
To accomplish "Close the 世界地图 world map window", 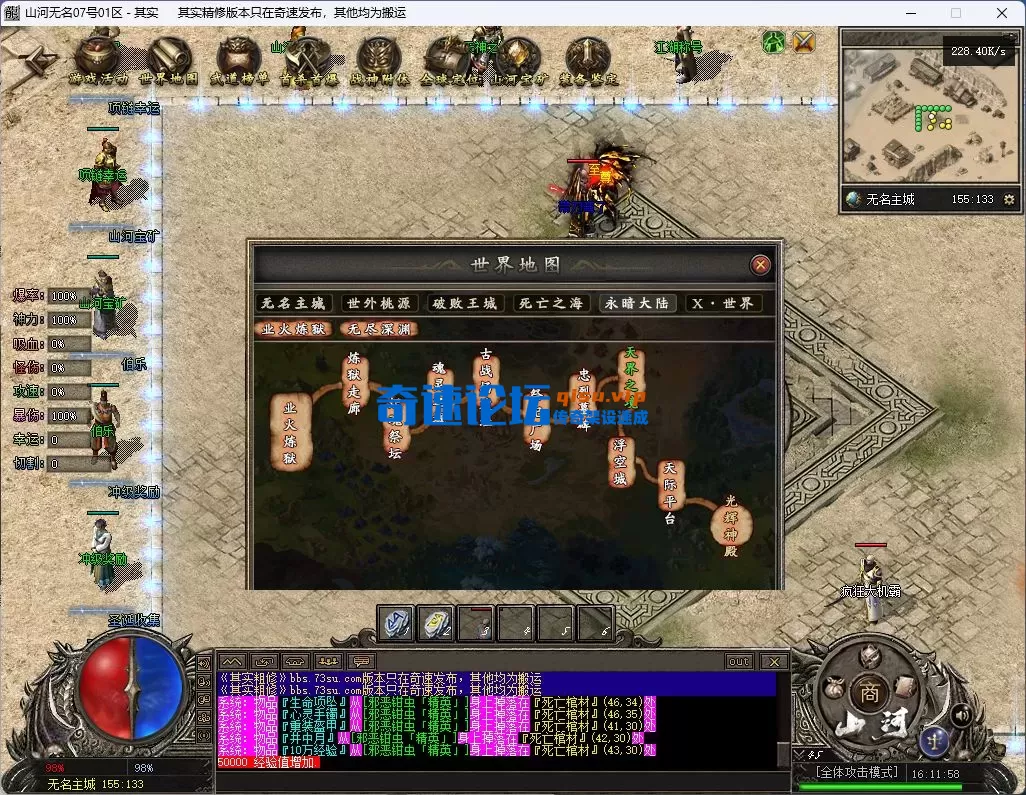I will click(x=761, y=265).
